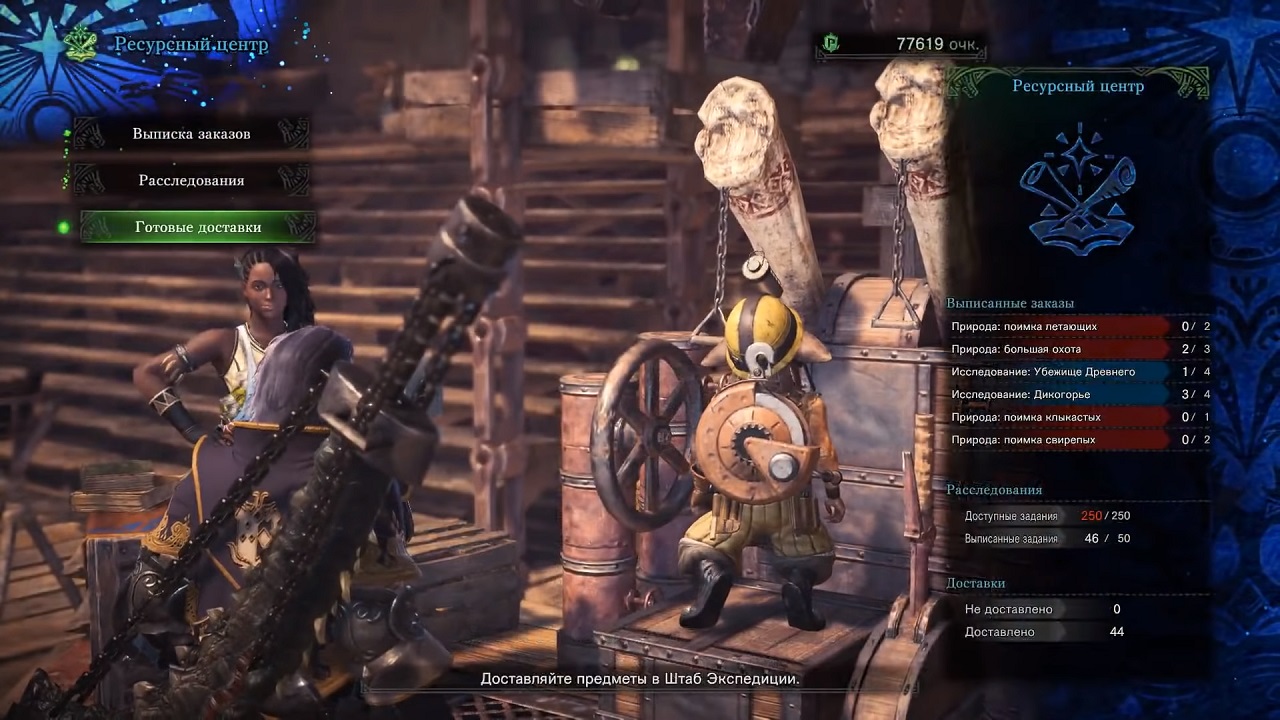The height and width of the screenshot is (720, 1280).
Task: Choose the Исследование: Дикогорье order row
Action: point(1078,394)
